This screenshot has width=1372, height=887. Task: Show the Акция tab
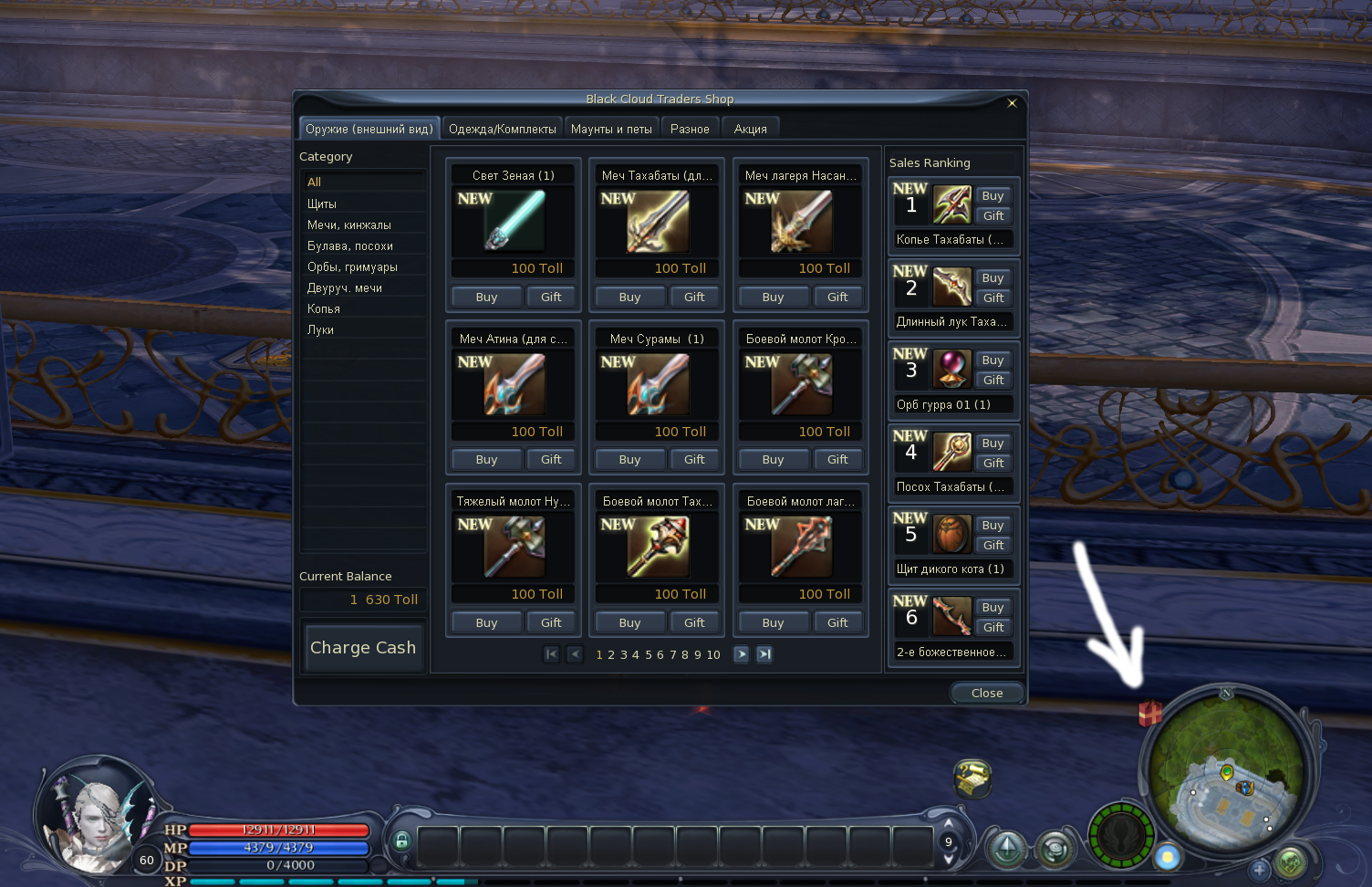tap(750, 129)
